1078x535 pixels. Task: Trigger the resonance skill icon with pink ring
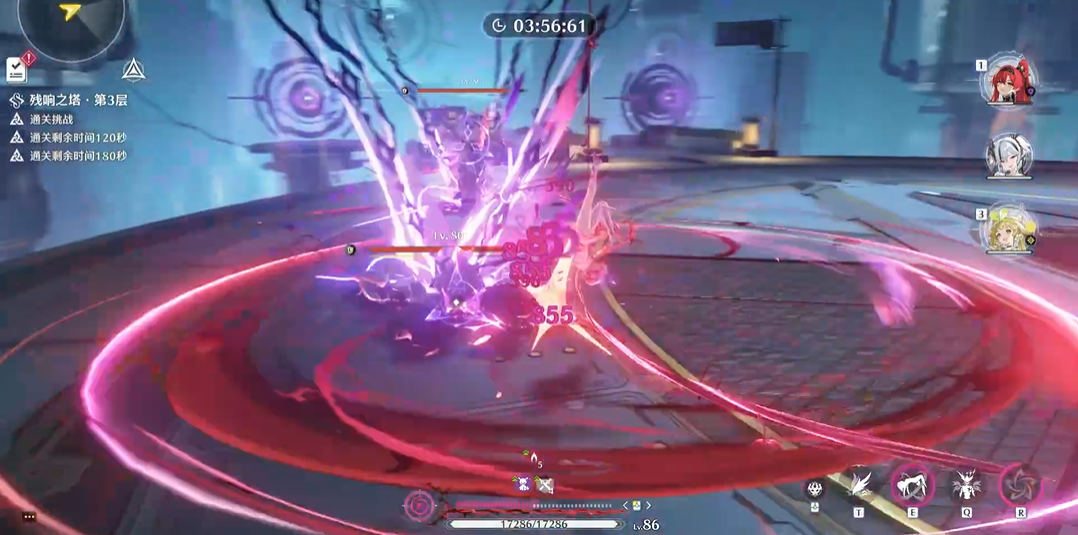(x=912, y=486)
